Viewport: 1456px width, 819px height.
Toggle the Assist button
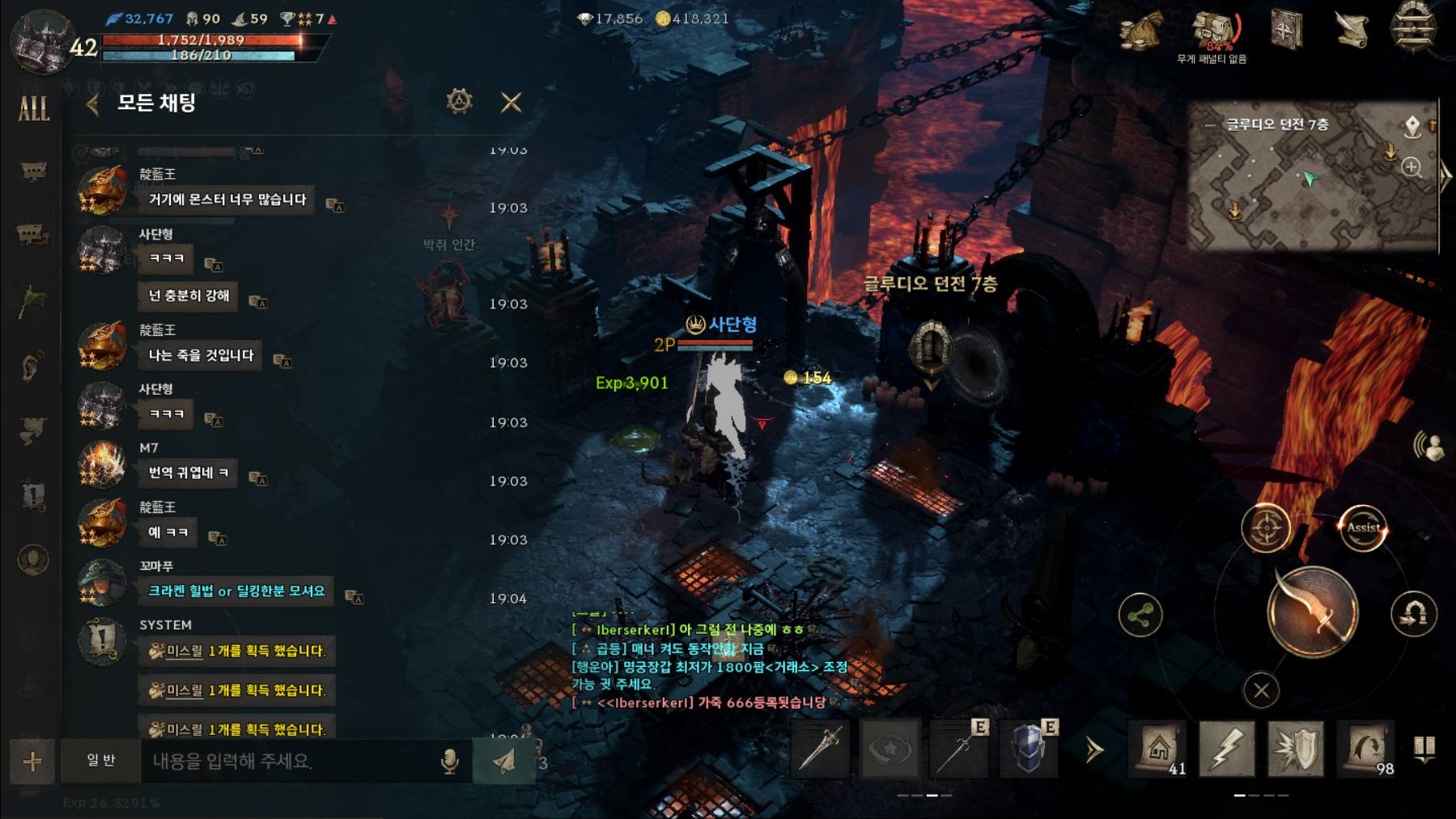1363,528
